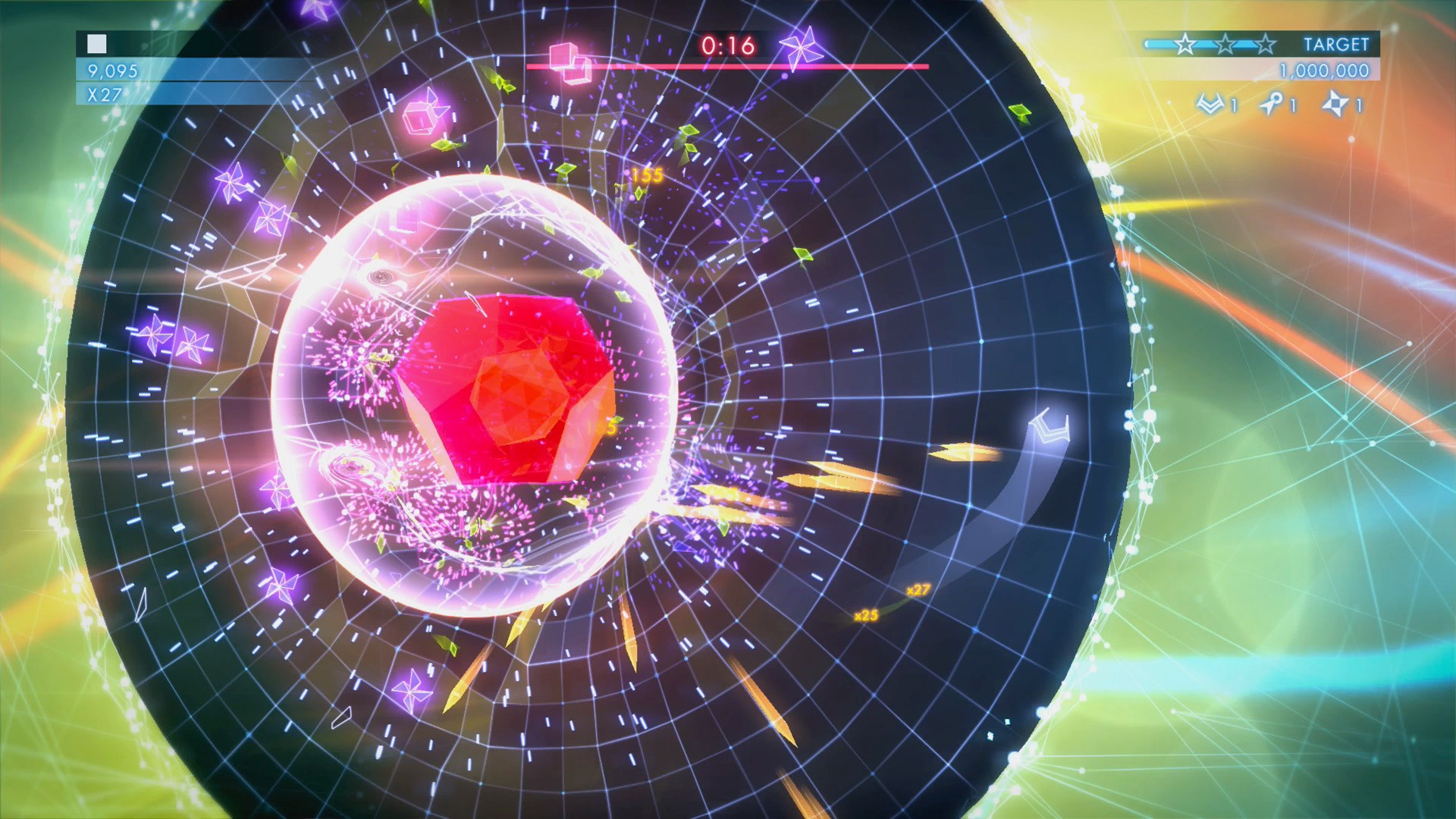Select the TARGET label tab

click(x=1338, y=43)
